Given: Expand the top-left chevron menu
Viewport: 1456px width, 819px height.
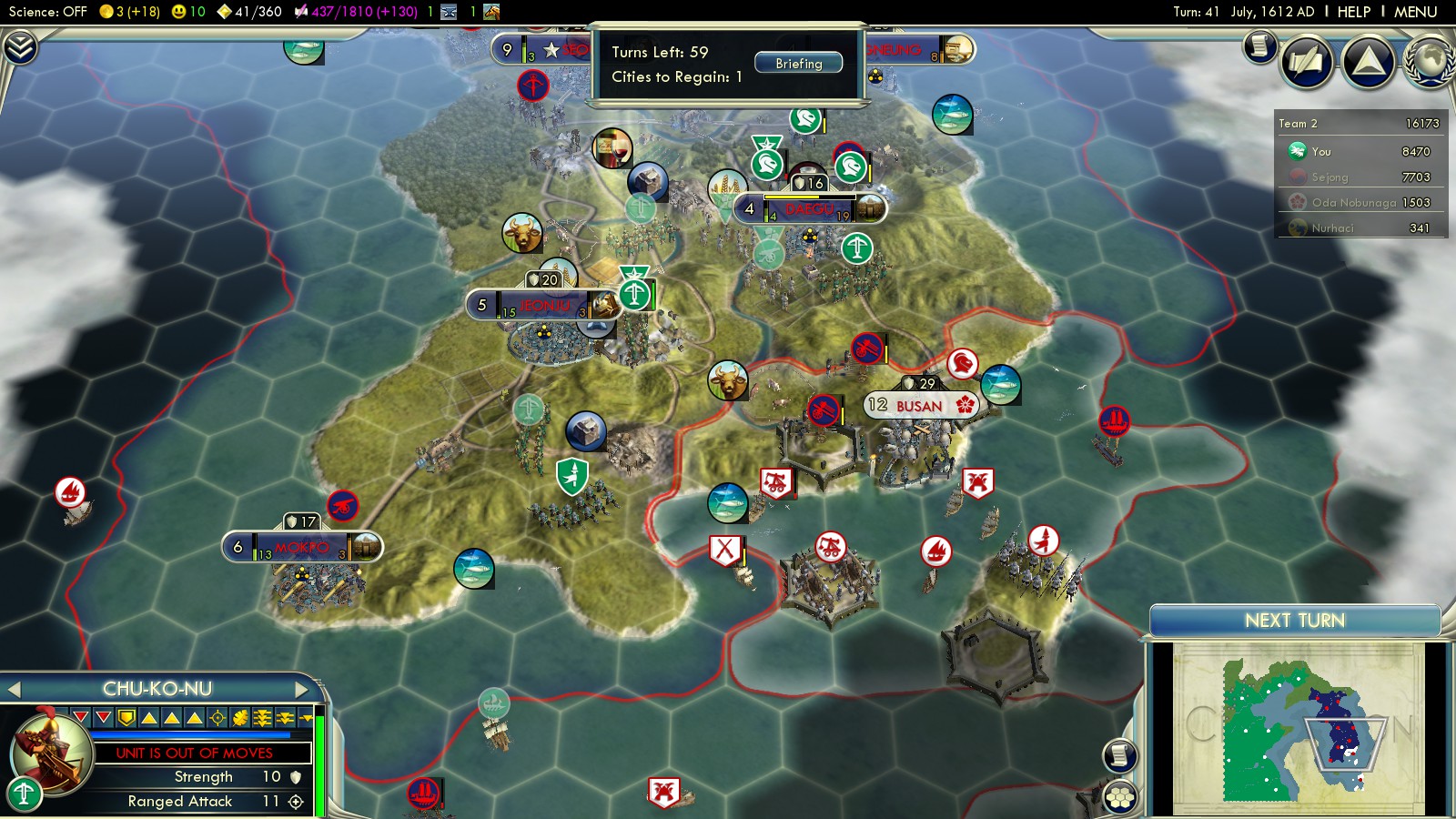Looking at the screenshot, I should 20,47.
